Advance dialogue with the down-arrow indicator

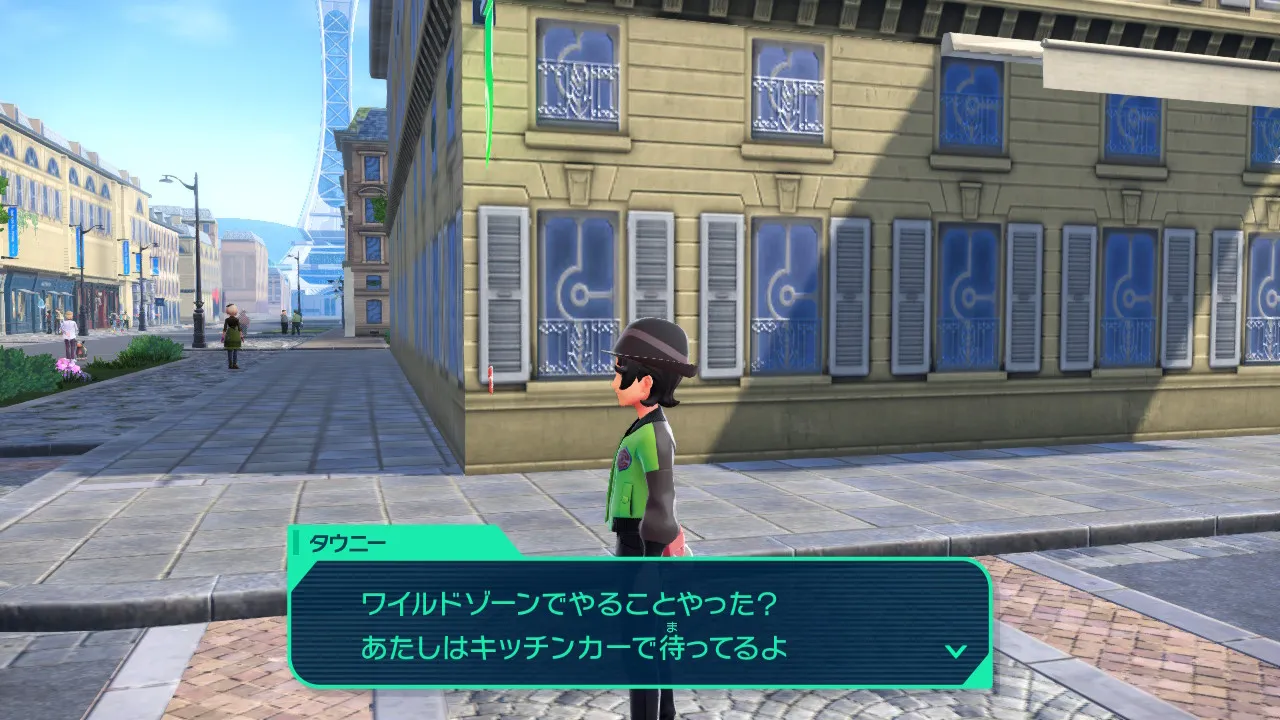(x=956, y=651)
